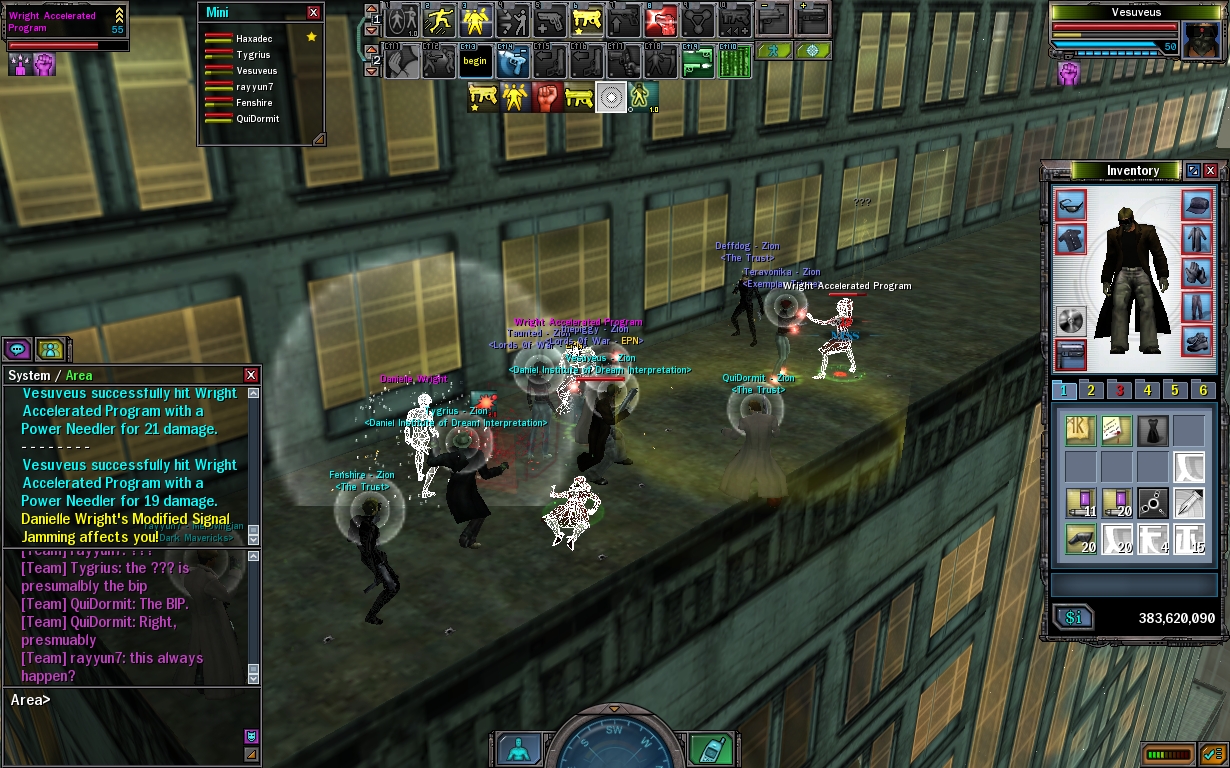Select the shoes equipment slot
The image size is (1230, 768).
[x=1197, y=340]
